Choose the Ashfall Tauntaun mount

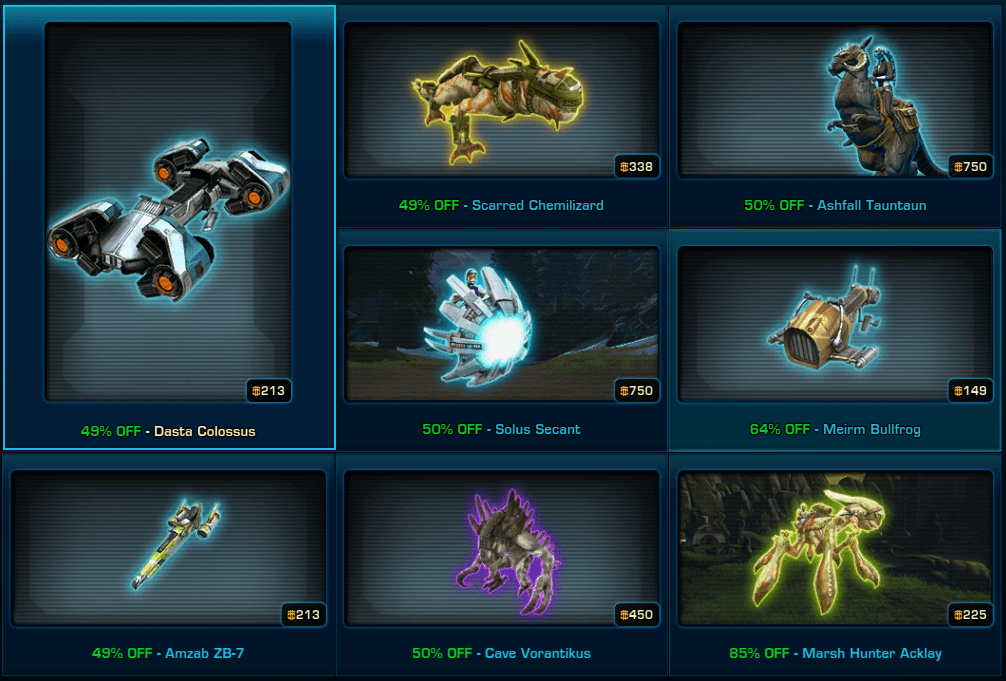pyautogui.click(x=835, y=100)
